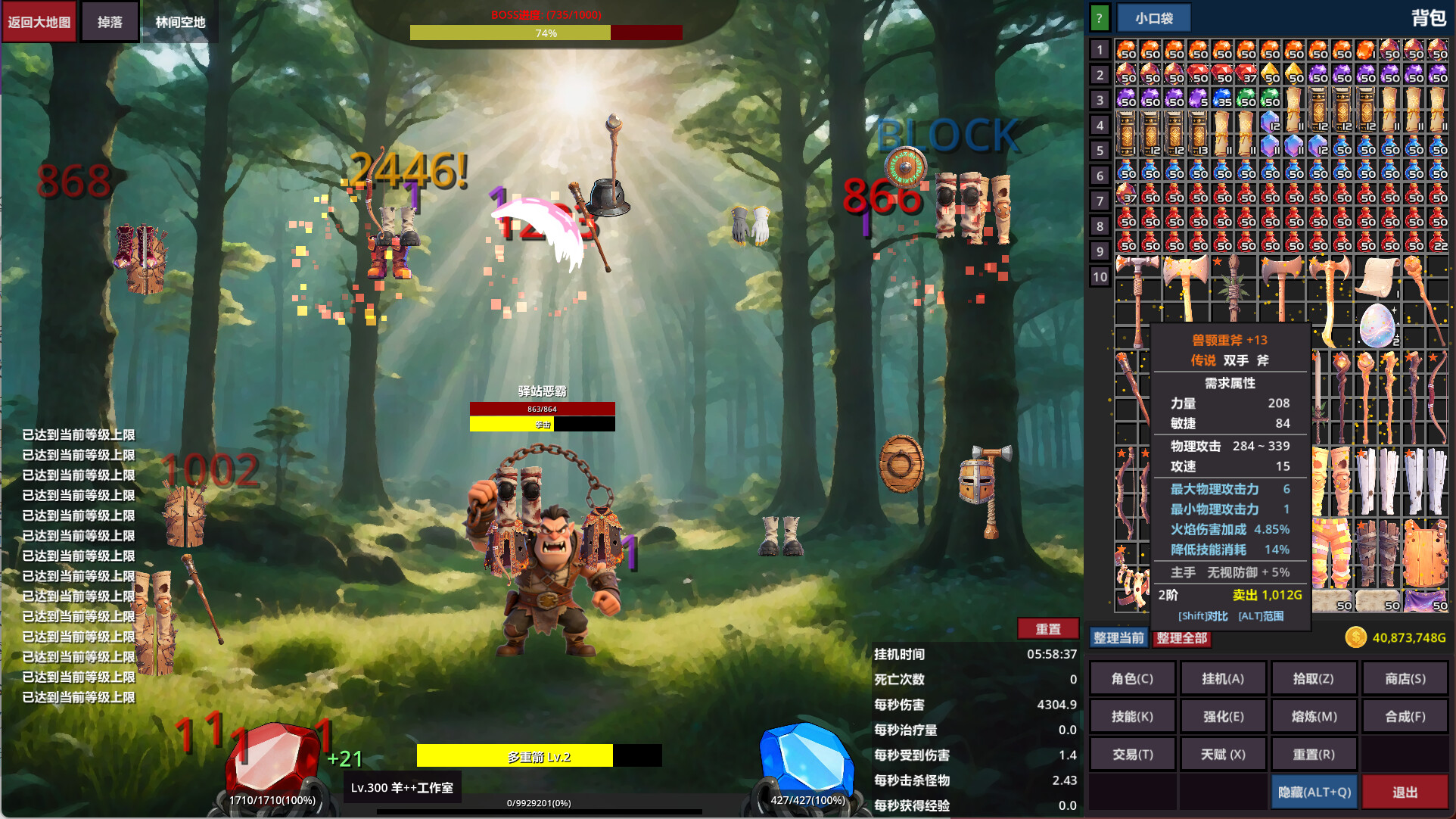Open help via the green question mark icon

(1099, 17)
